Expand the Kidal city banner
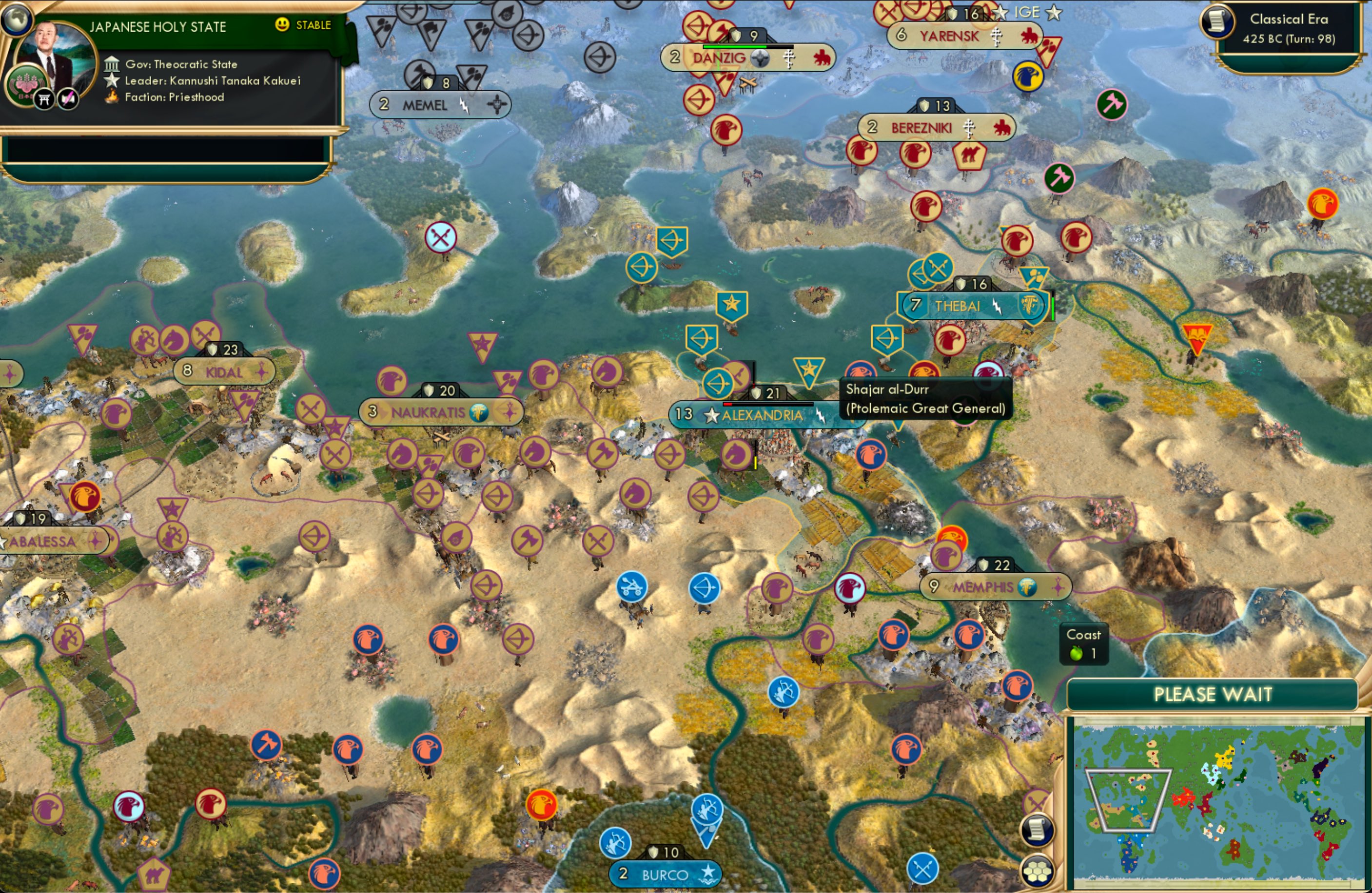This screenshot has width=1372, height=893. (225, 371)
